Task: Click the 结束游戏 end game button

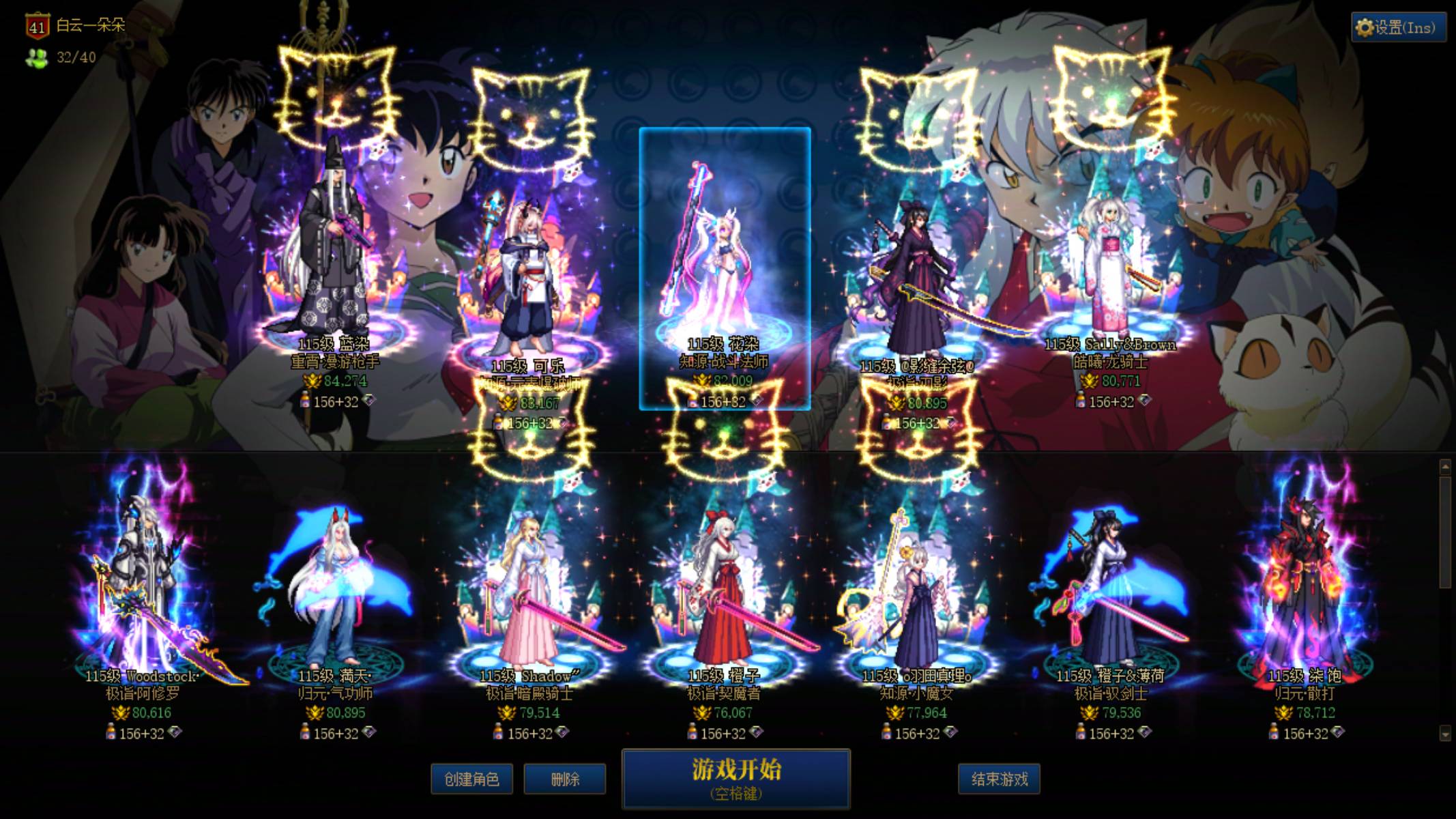Action: point(998,779)
